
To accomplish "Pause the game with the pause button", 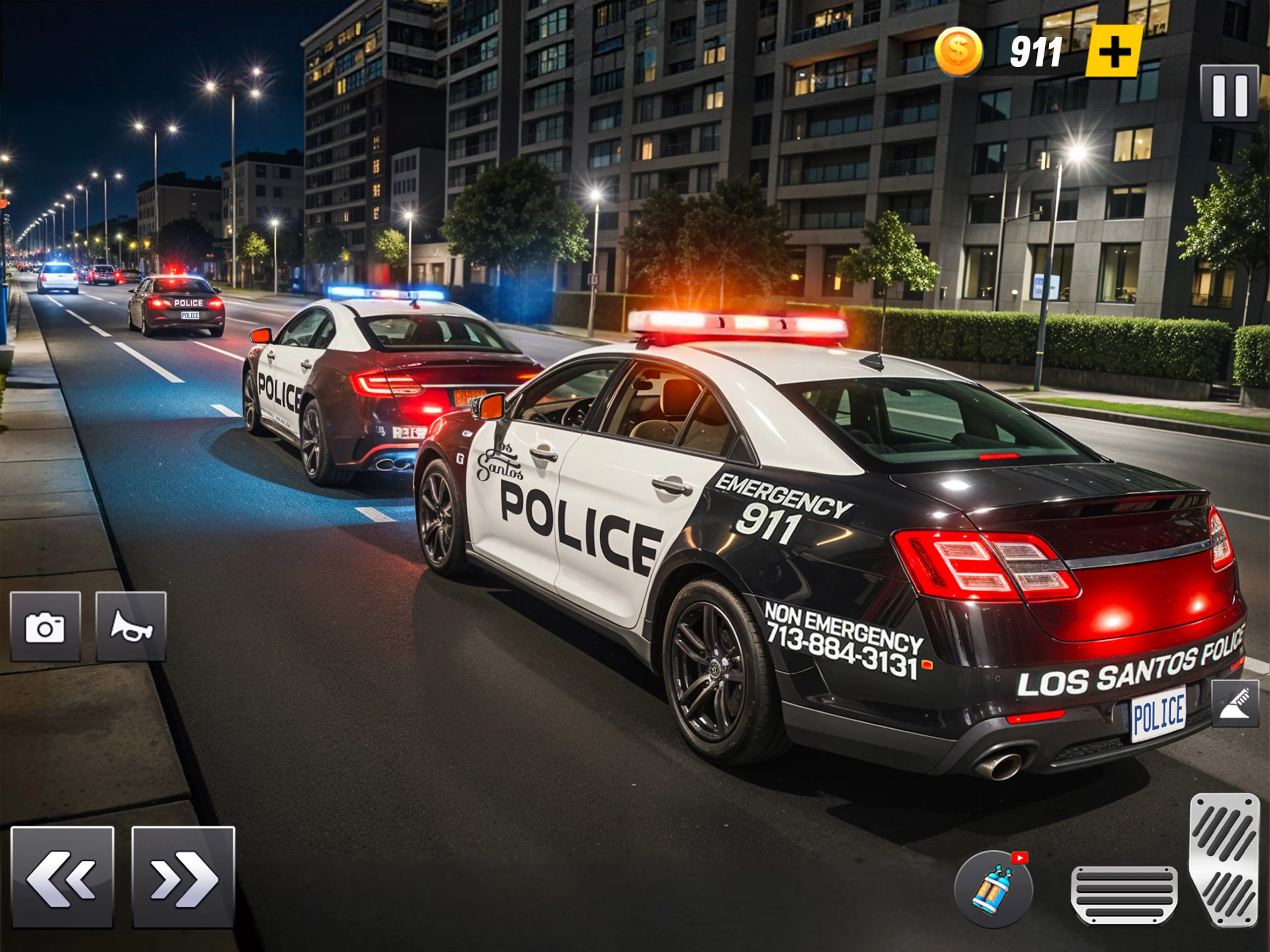I will [1229, 94].
